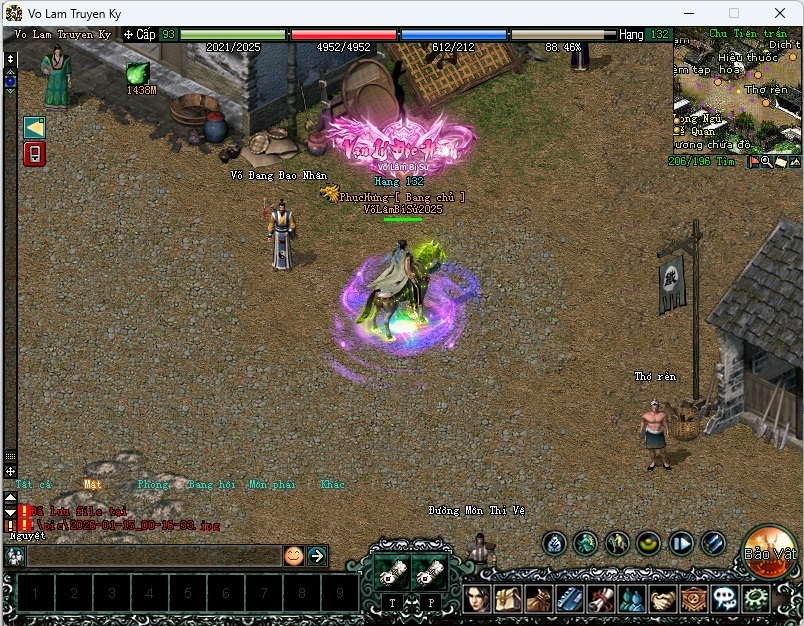The image size is (804, 626).
Task: Switch chat to the Tất cả tab
Action: 33,485
